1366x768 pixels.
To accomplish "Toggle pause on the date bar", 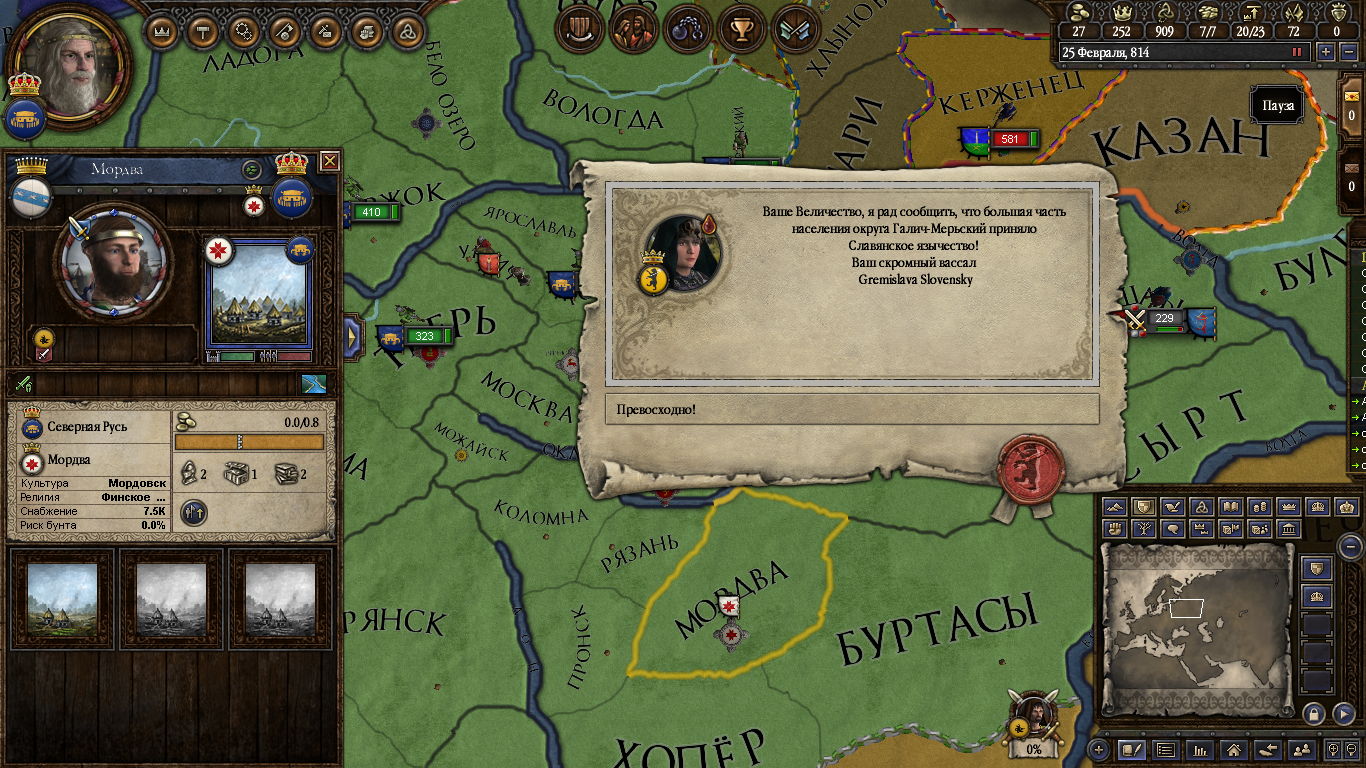I will tap(1298, 52).
